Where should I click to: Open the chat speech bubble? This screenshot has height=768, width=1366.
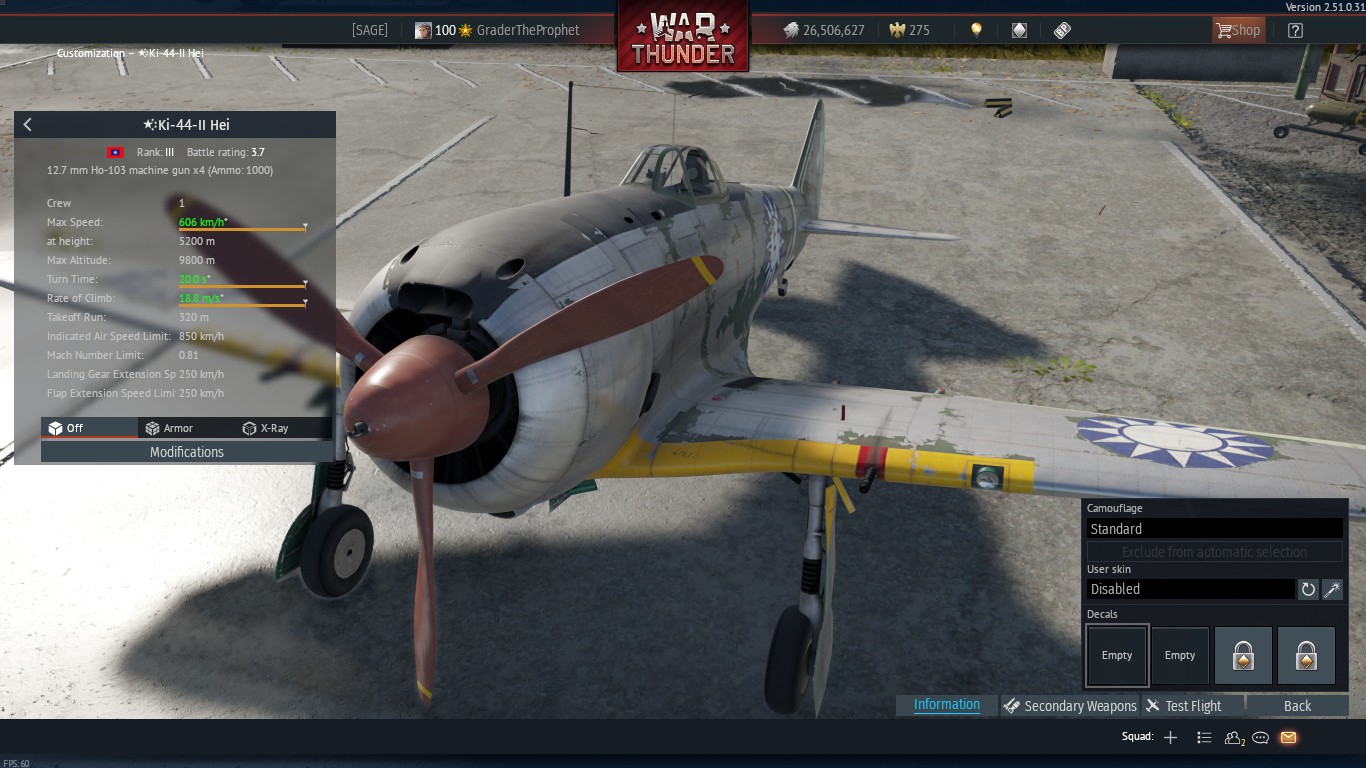(x=1261, y=738)
